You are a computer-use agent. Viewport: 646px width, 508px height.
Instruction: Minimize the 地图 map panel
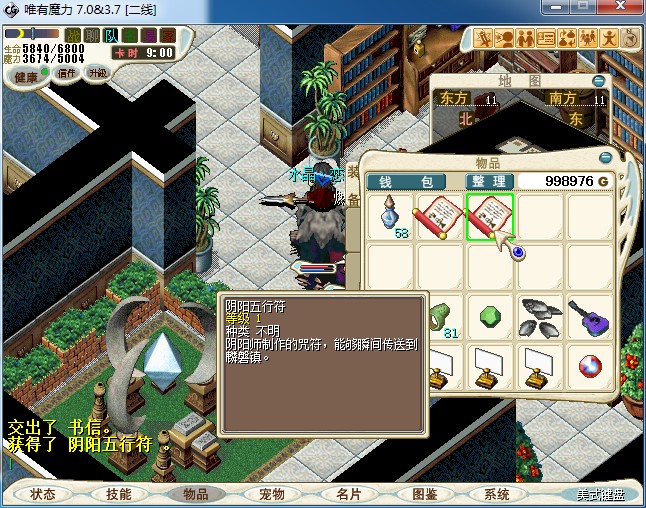[598, 81]
